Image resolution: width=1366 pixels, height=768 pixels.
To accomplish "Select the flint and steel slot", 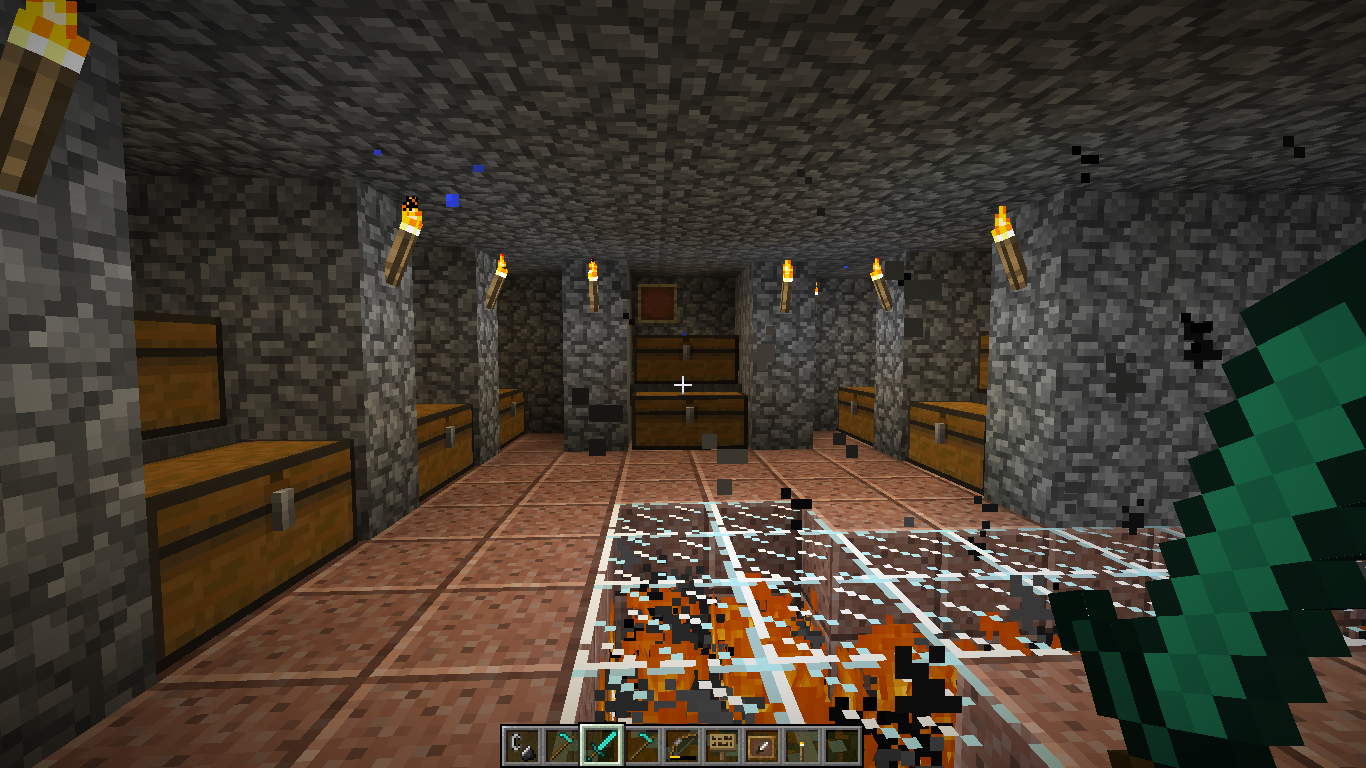I will pyautogui.click(x=521, y=745).
